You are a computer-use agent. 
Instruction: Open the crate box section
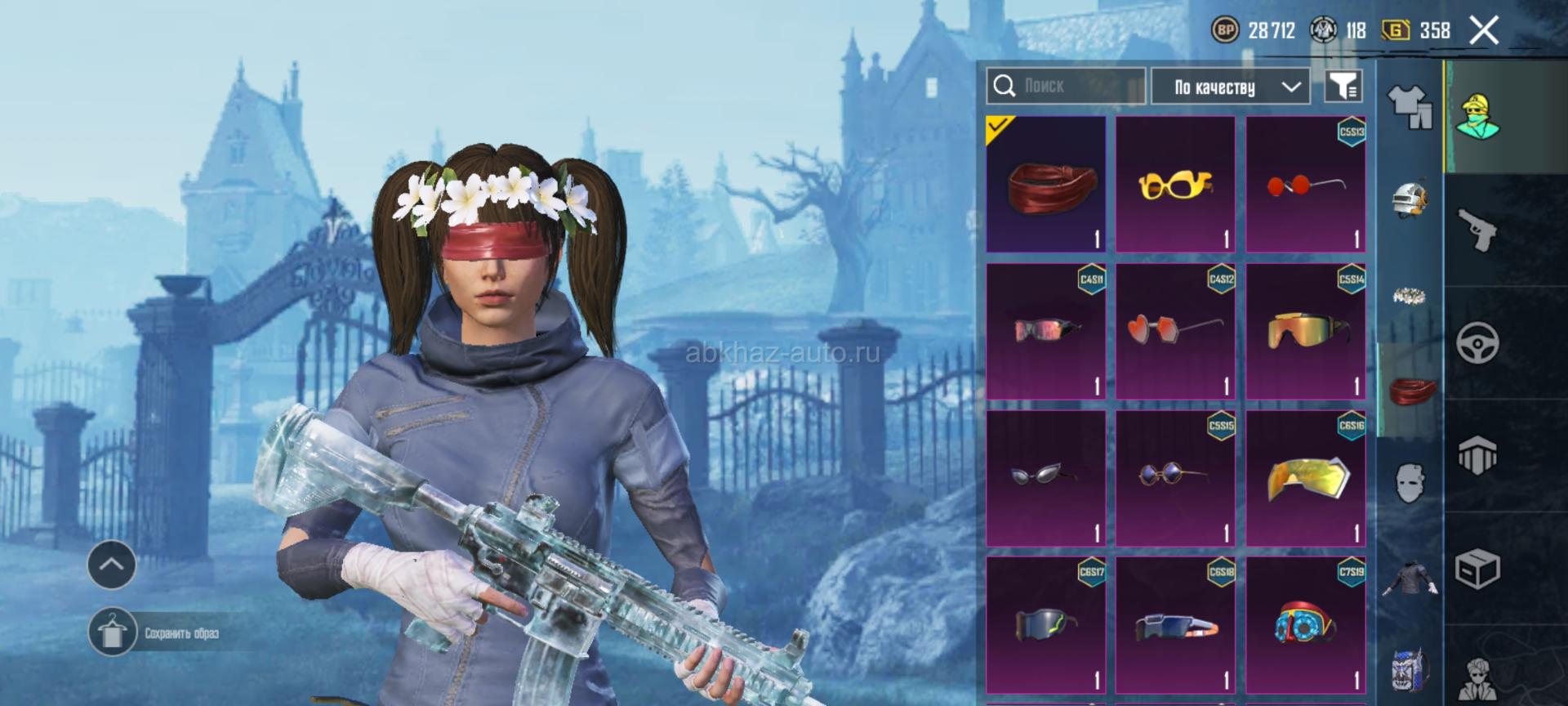click(x=1477, y=568)
